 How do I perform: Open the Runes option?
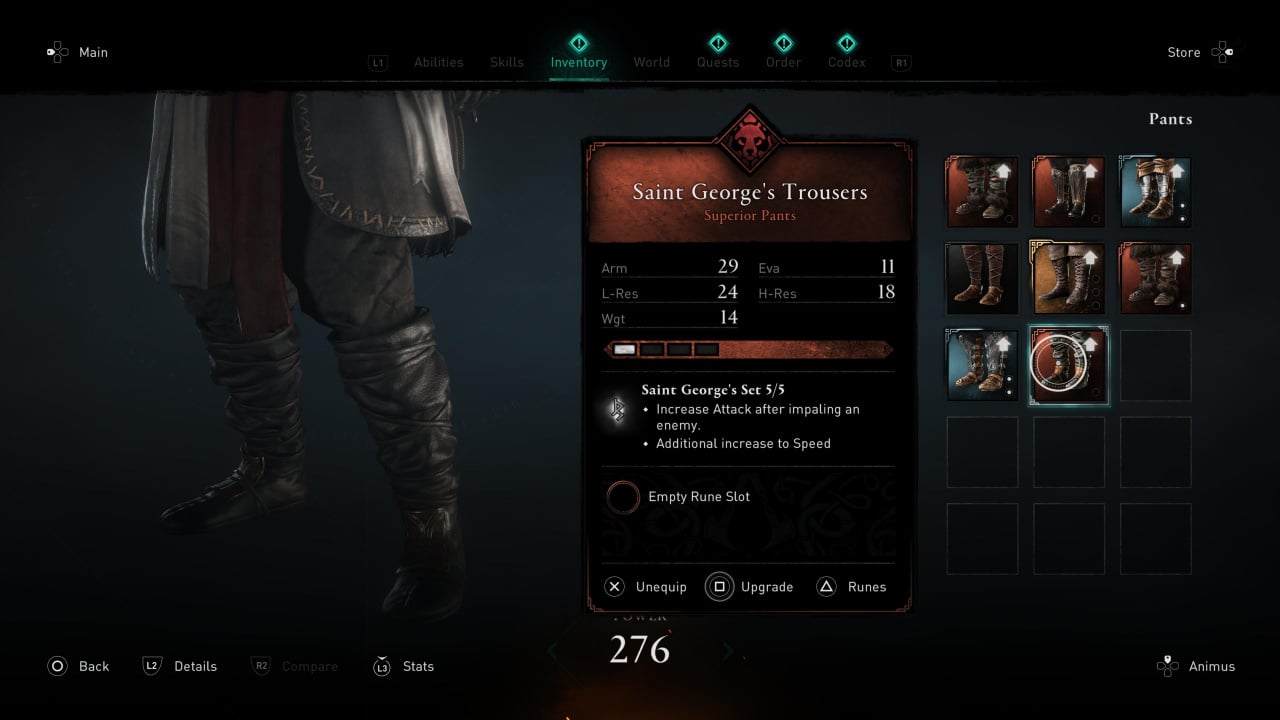pos(852,587)
